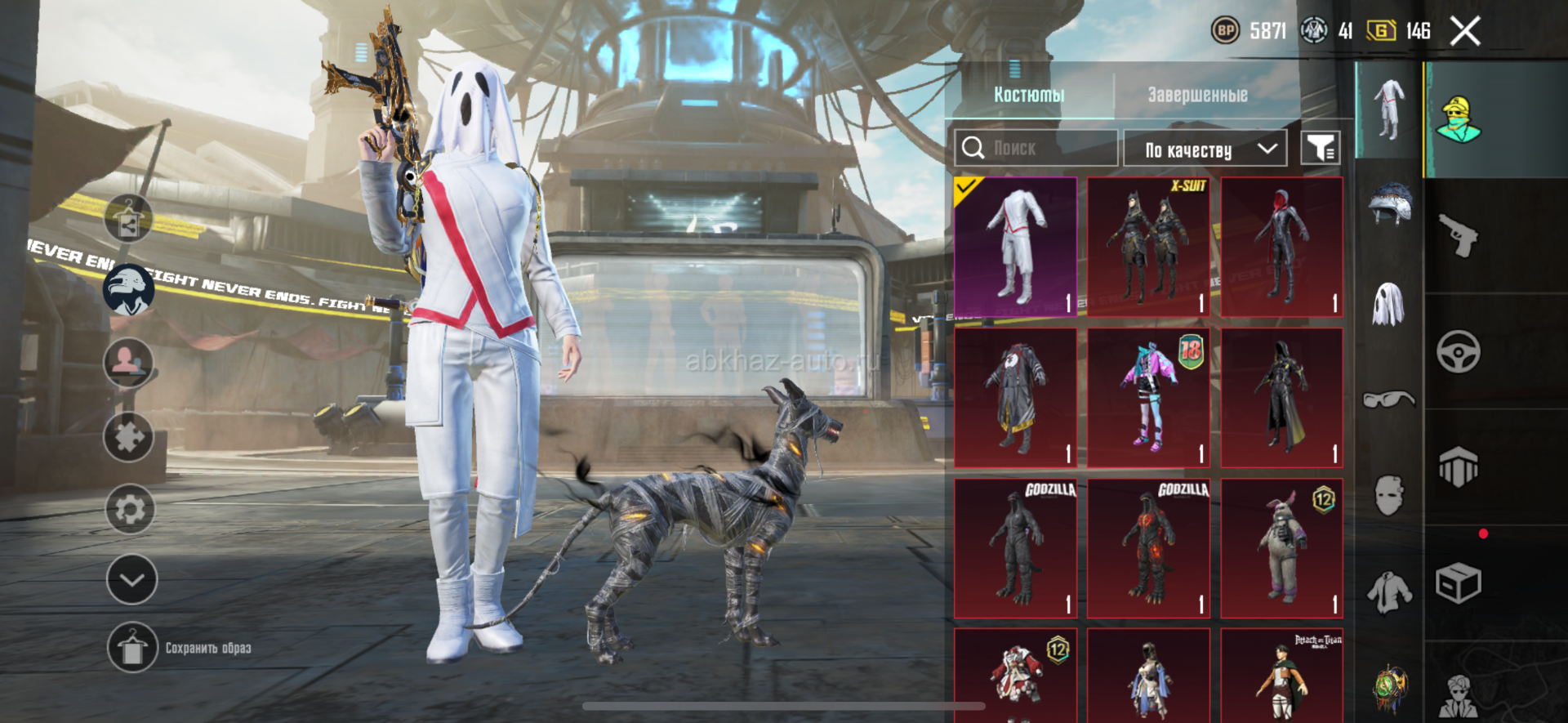1568x723 pixels.
Task: Choose the X-SUIT costume tile
Action: point(1148,247)
